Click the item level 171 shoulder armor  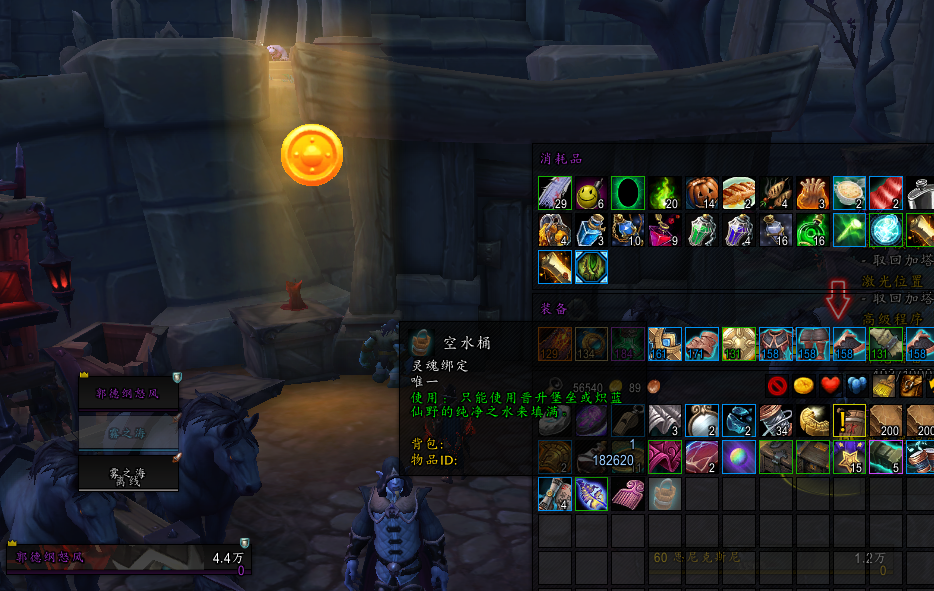coord(702,343)
